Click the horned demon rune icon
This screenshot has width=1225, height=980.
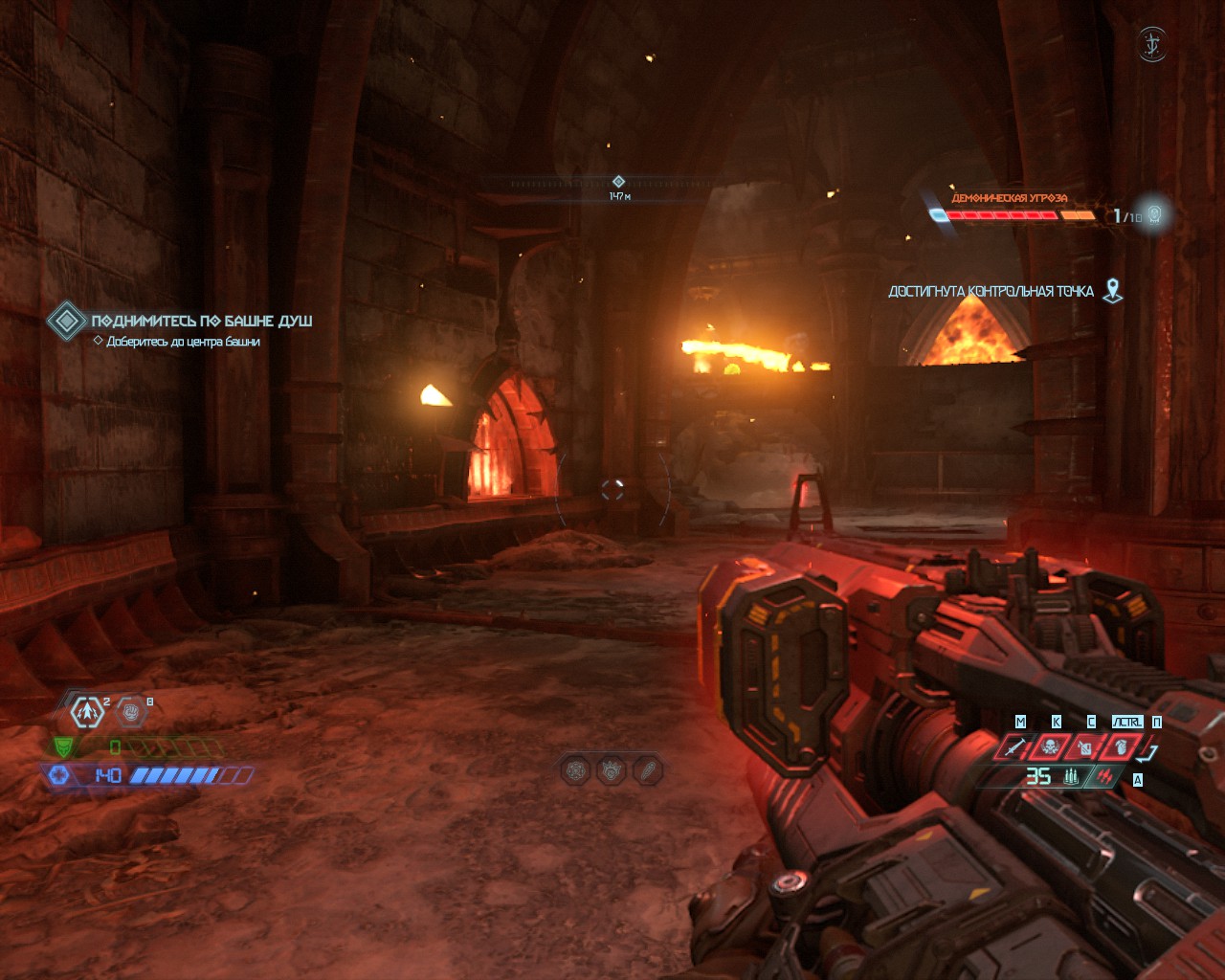coord(611,769)
